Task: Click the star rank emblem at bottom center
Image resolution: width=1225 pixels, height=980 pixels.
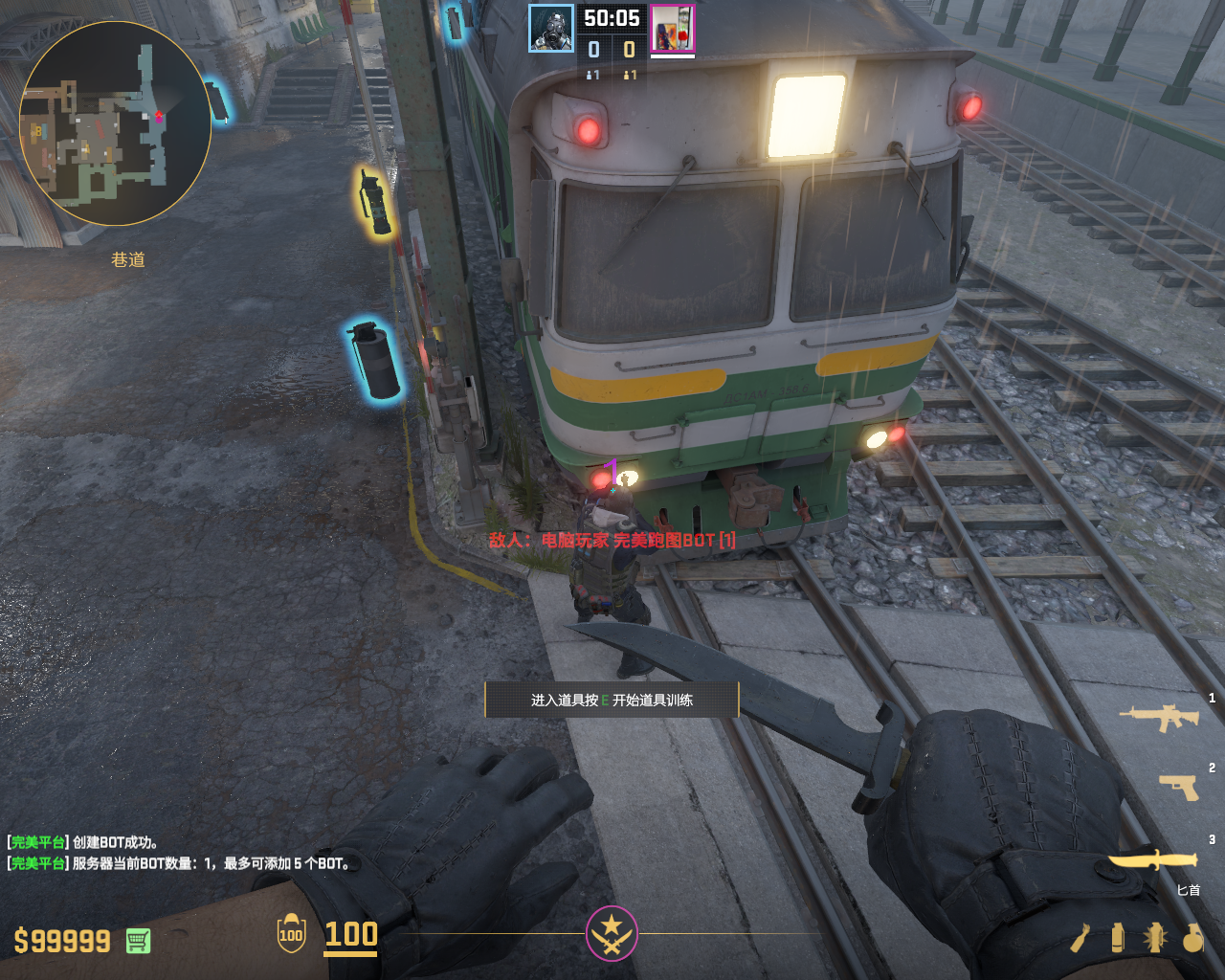Action: (612, 933)
